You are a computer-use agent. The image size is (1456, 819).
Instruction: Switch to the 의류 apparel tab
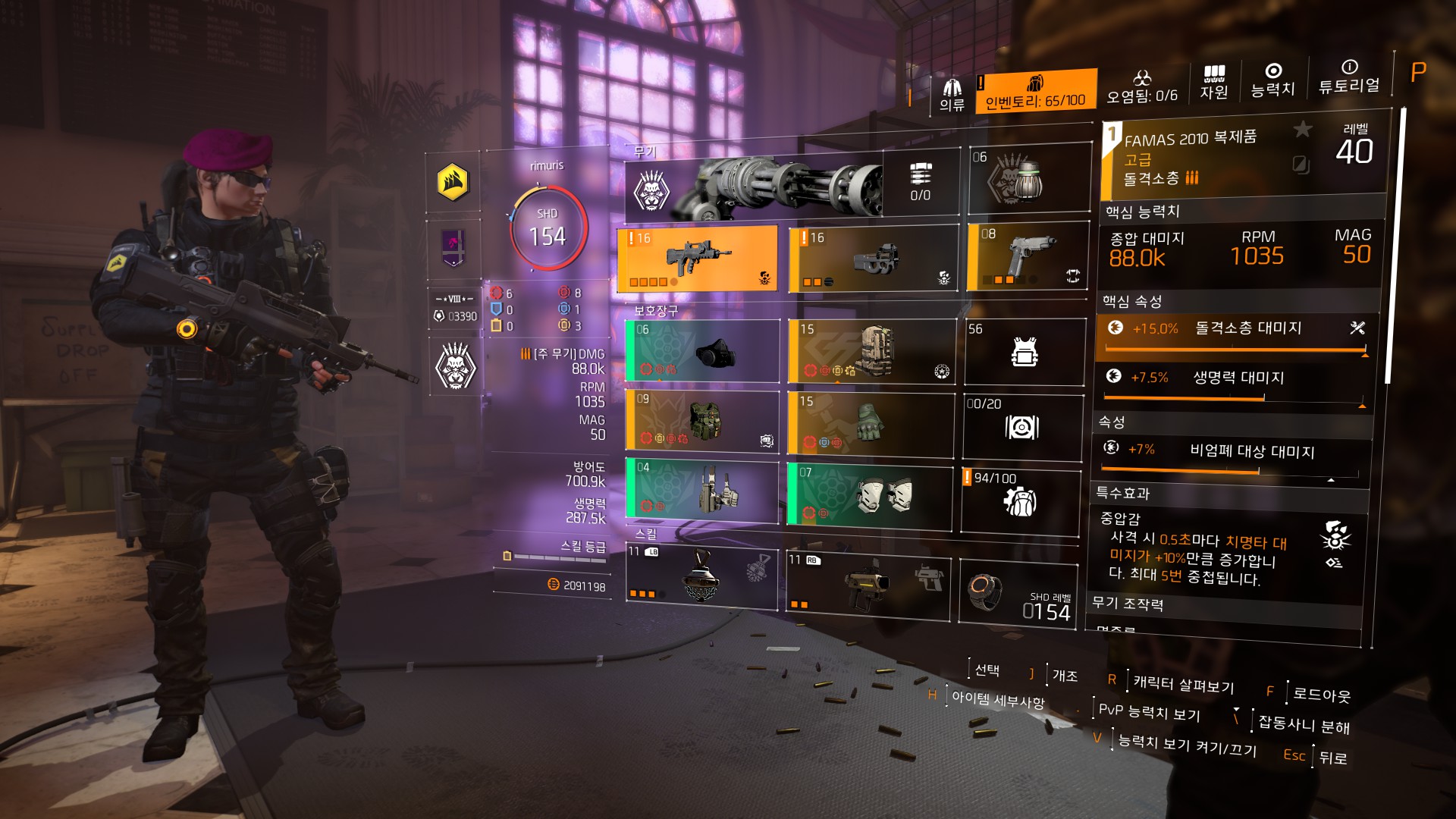click(952, 95)
